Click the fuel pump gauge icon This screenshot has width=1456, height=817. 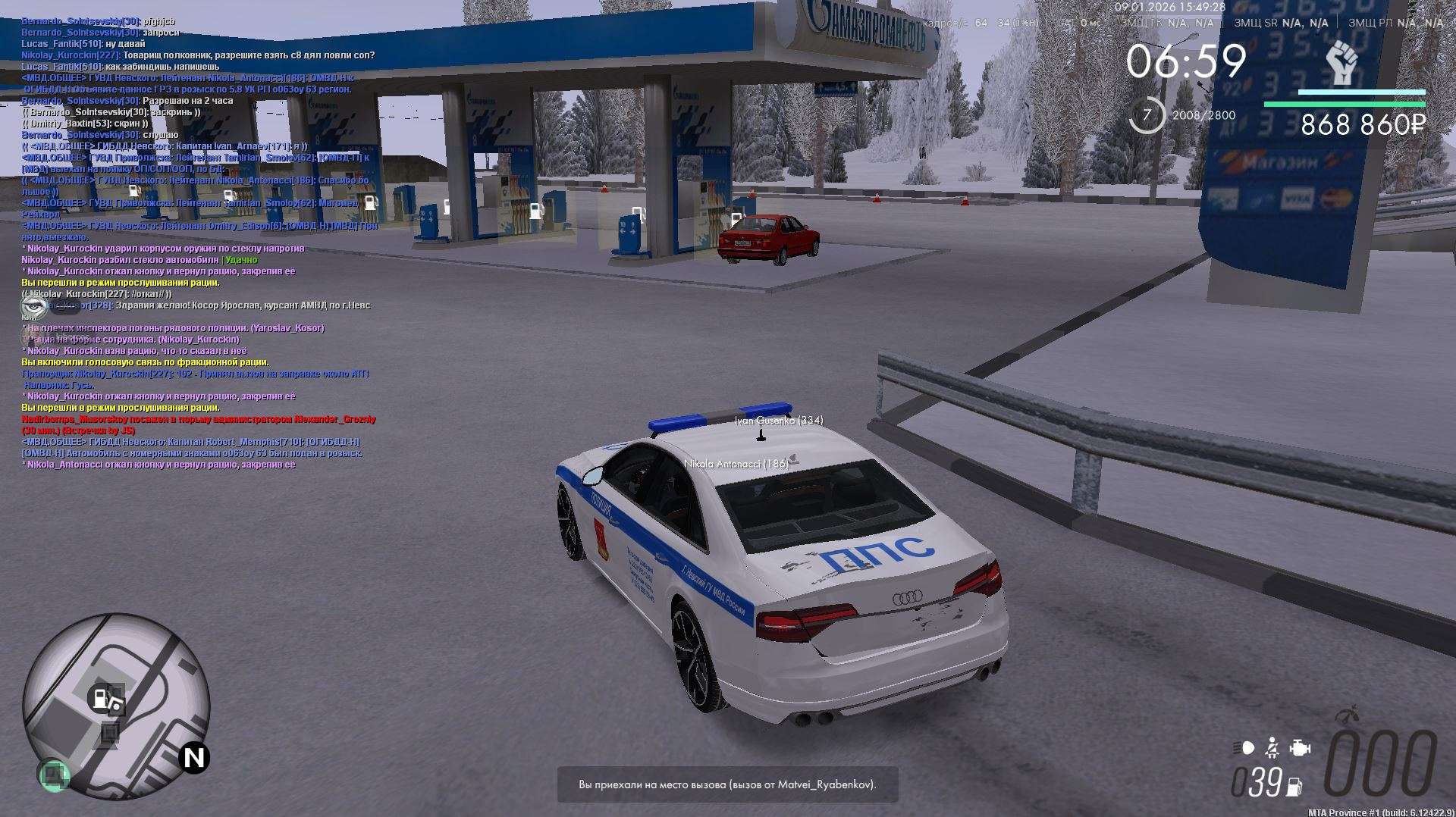click(x=1294, y=787)
